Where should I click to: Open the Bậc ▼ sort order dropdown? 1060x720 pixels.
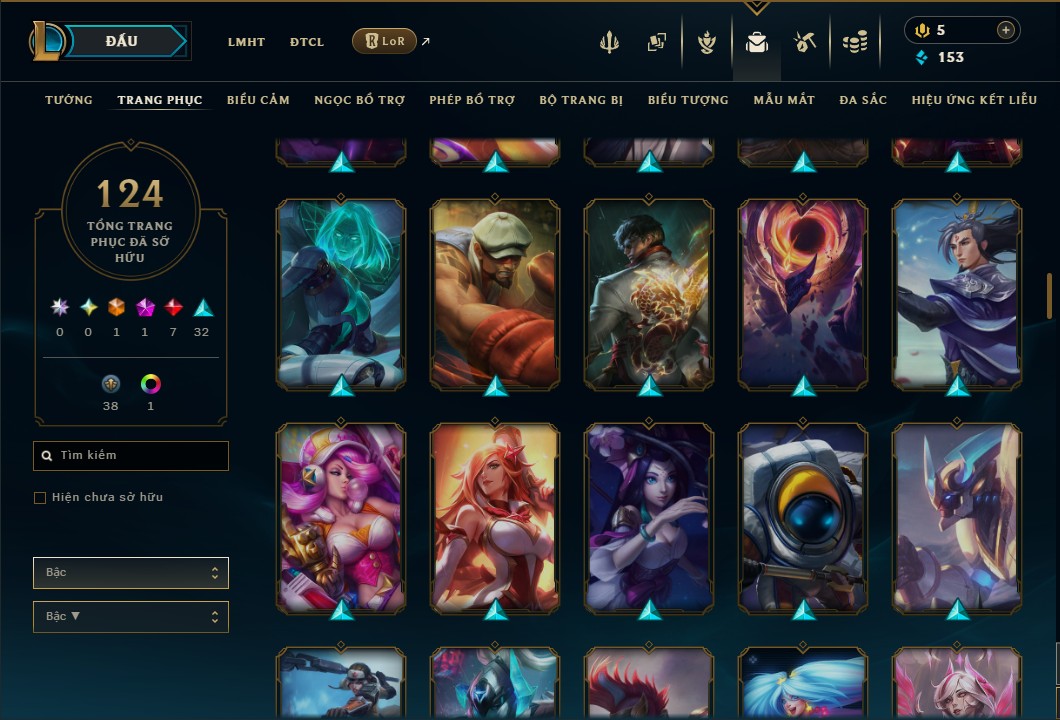(x=131, y=617)
